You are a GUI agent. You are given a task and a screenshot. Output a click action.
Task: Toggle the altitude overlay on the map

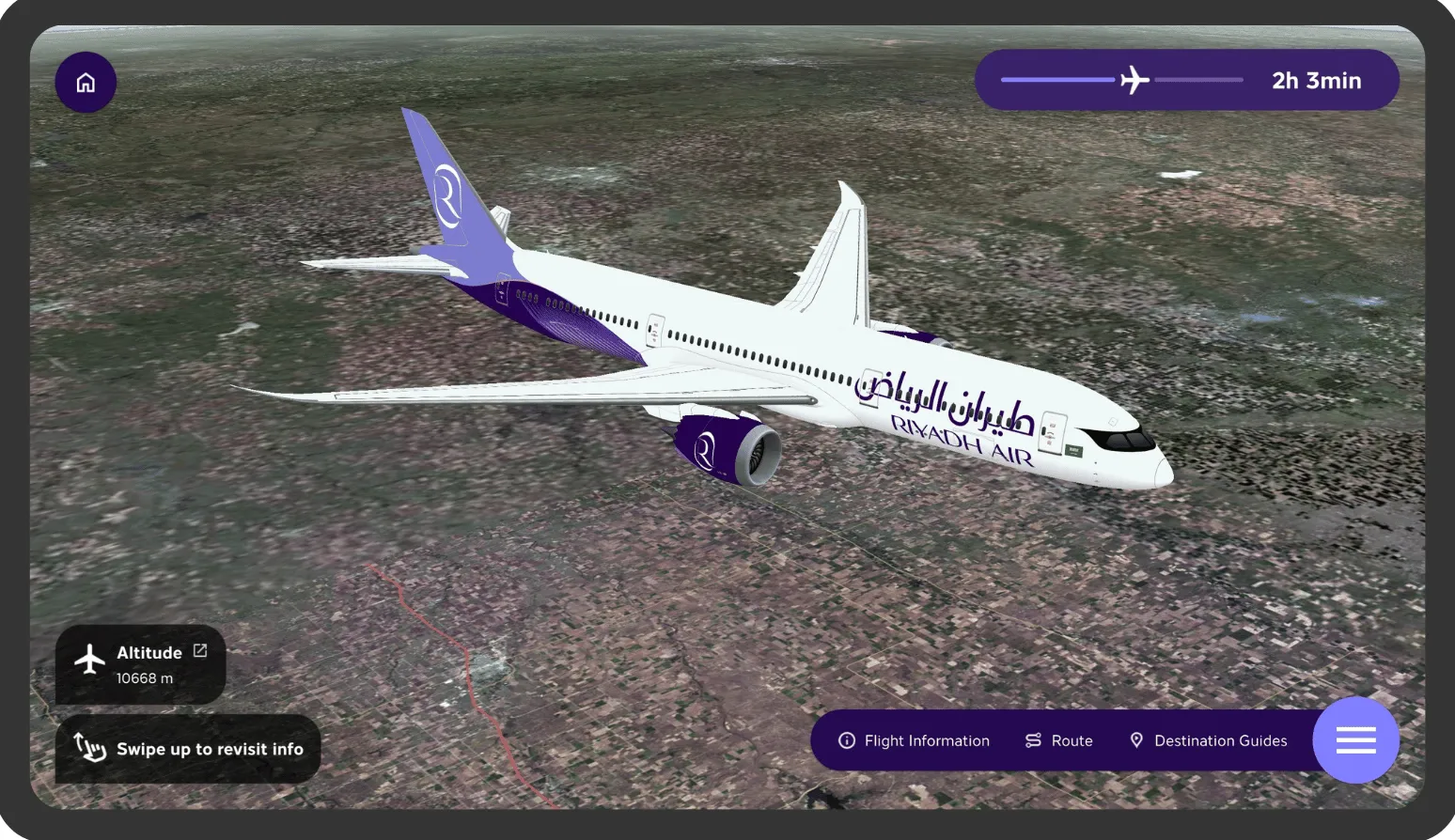[140, 664]
